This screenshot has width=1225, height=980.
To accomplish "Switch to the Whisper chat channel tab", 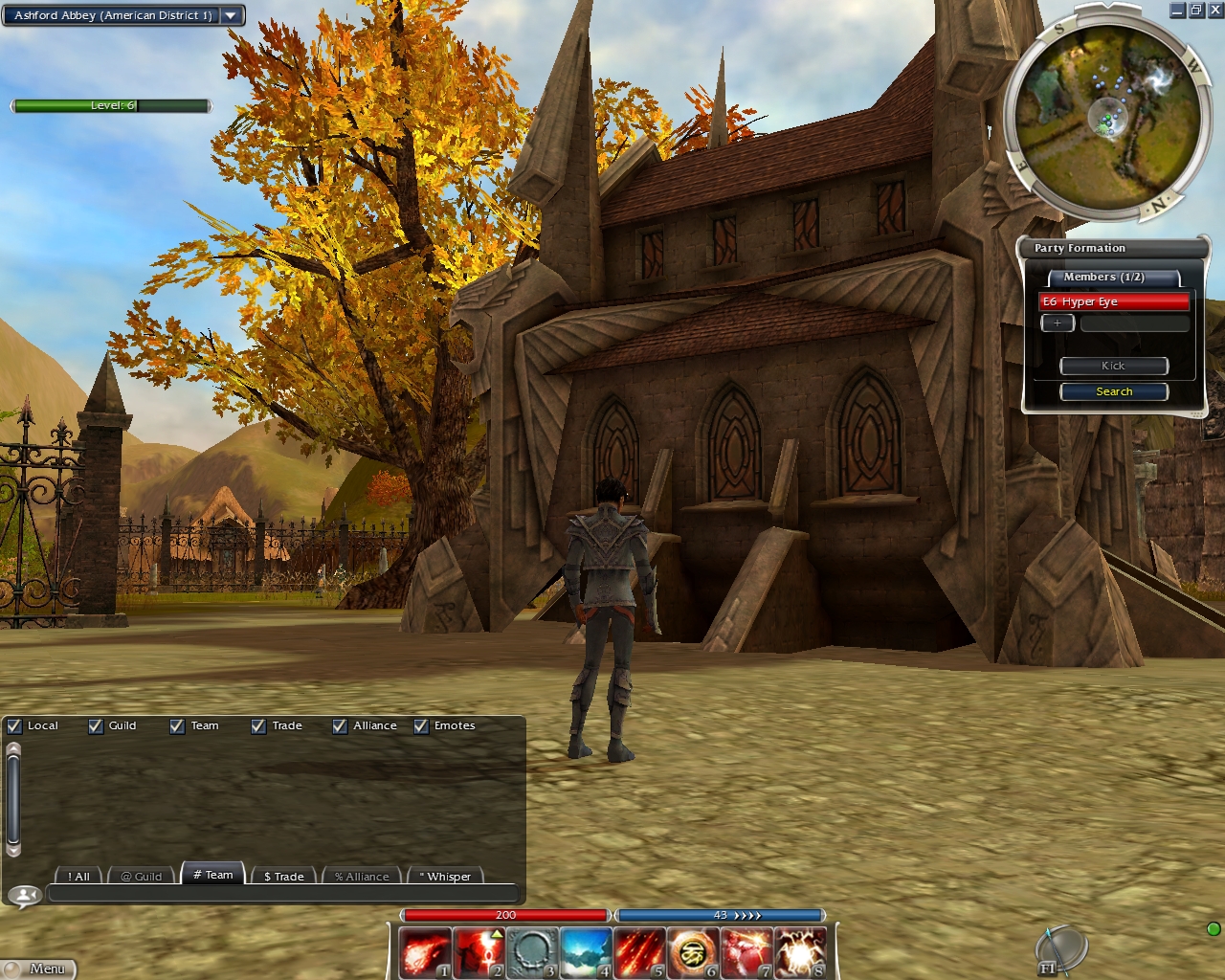I will coord(445,876).
